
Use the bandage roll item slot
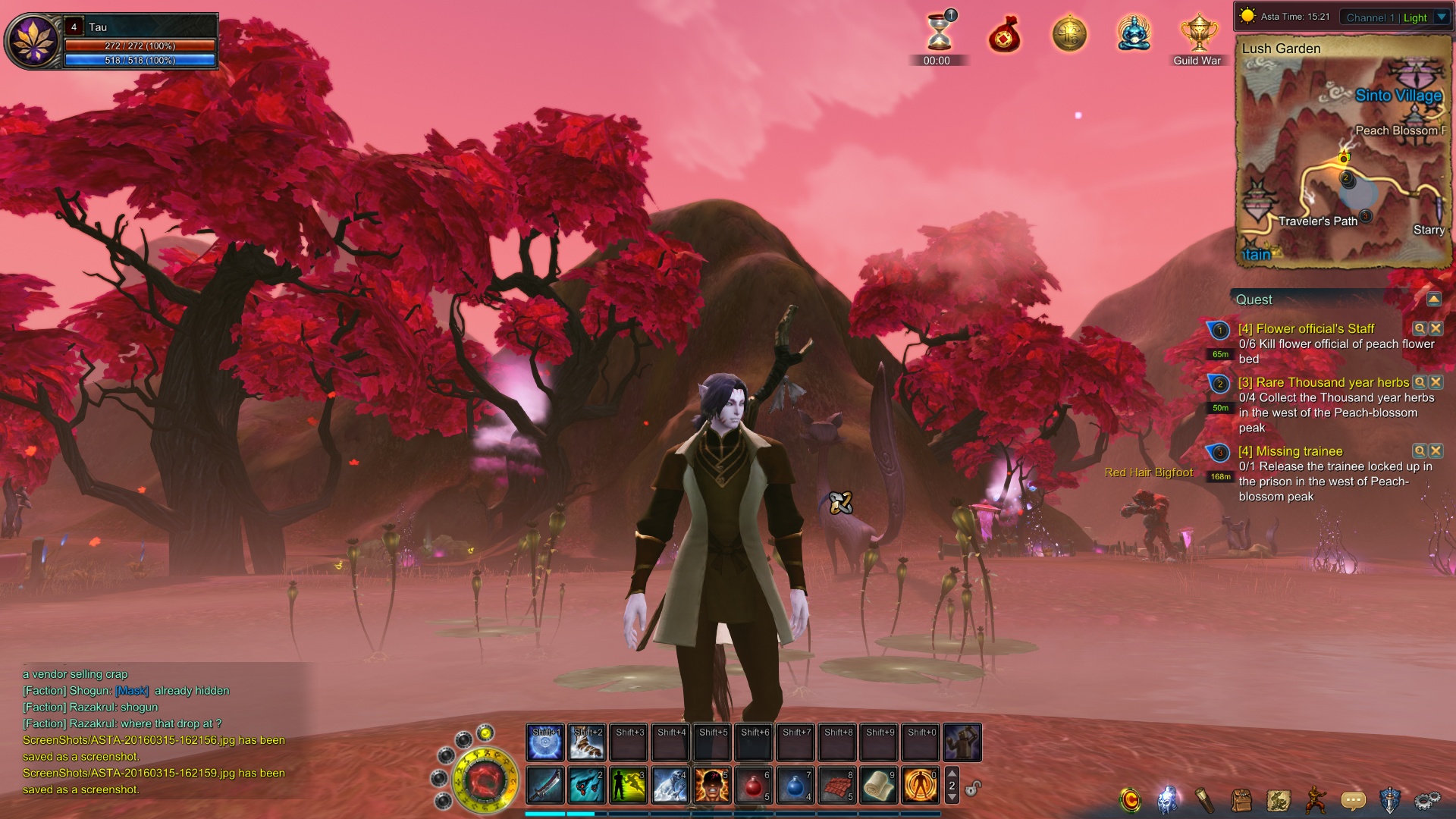879,785
